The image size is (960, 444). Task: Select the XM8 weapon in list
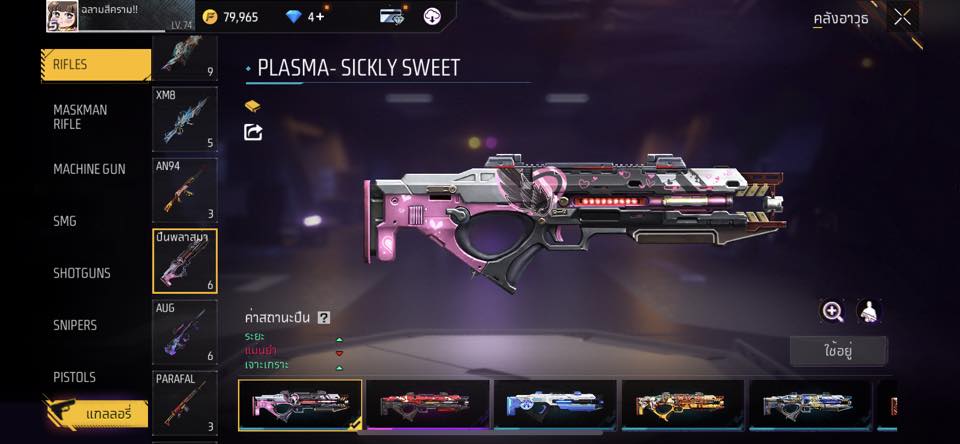tap(184, 118)
